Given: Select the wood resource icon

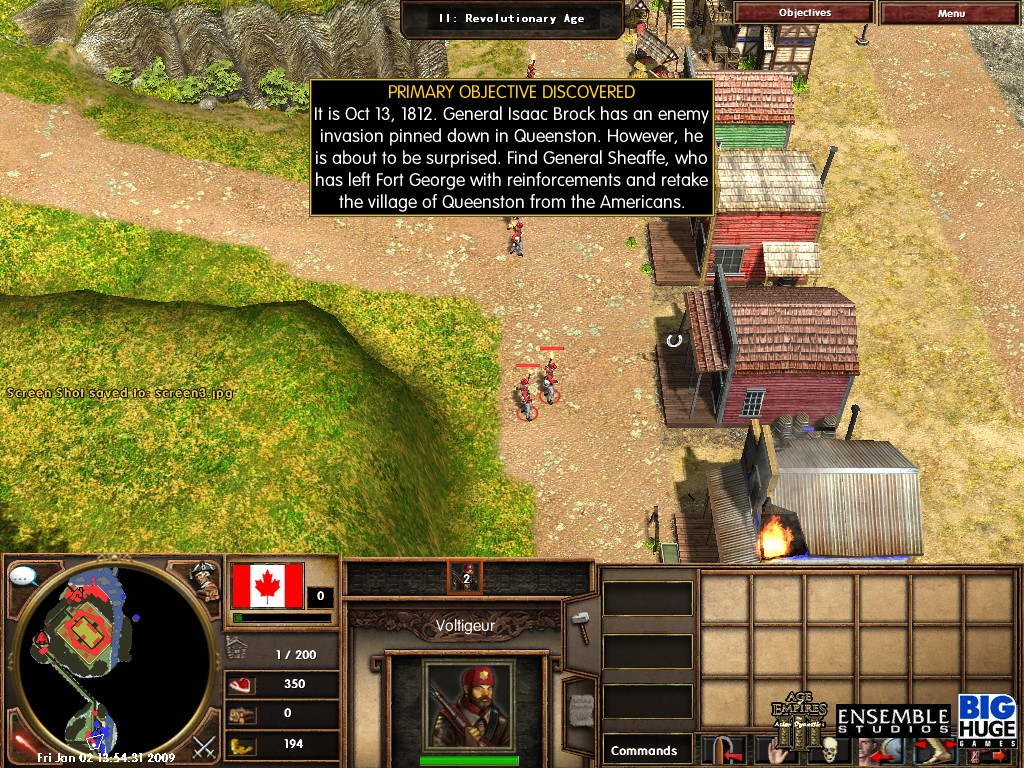Looking at the screenshot, I should [x=242, y=714].
